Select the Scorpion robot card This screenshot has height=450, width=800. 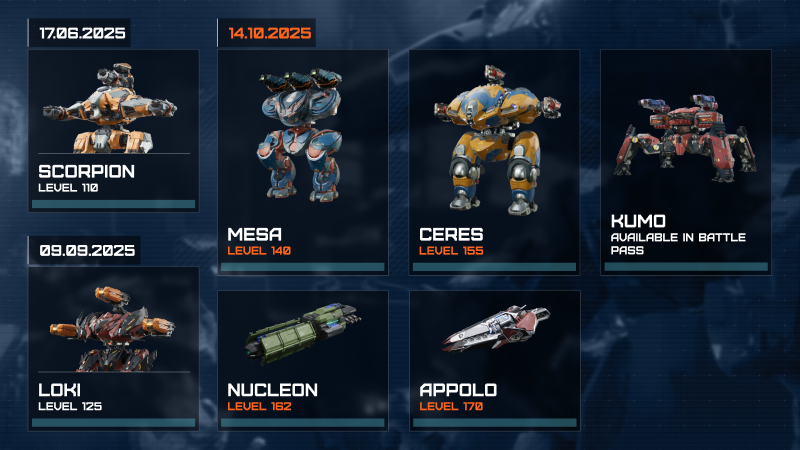[x=113, y=130]
